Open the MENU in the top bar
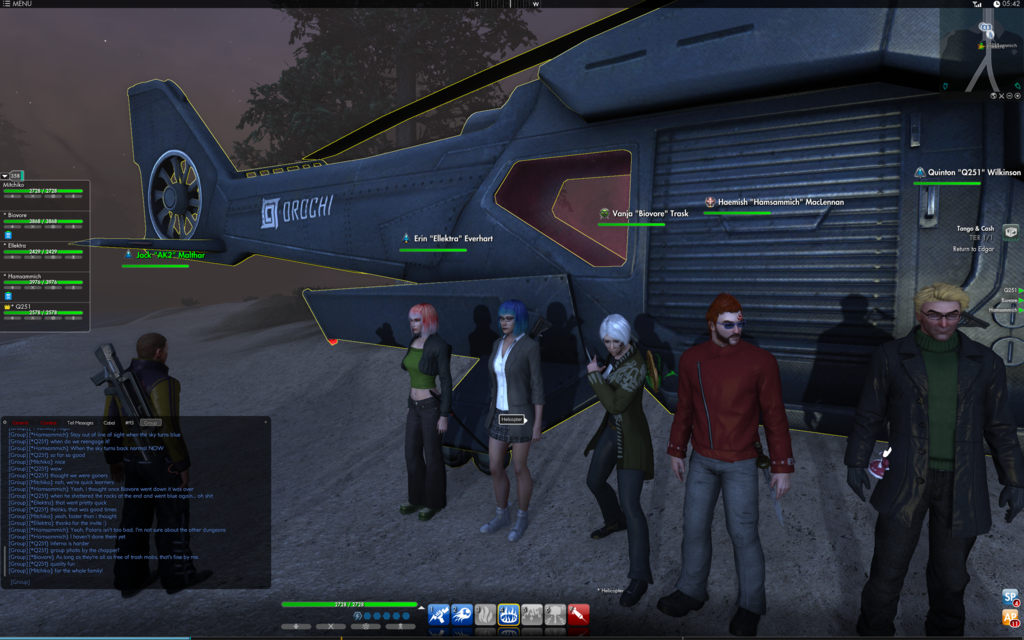The height and width of the screenshot is (640, 1024). click(x=18, y=4)
